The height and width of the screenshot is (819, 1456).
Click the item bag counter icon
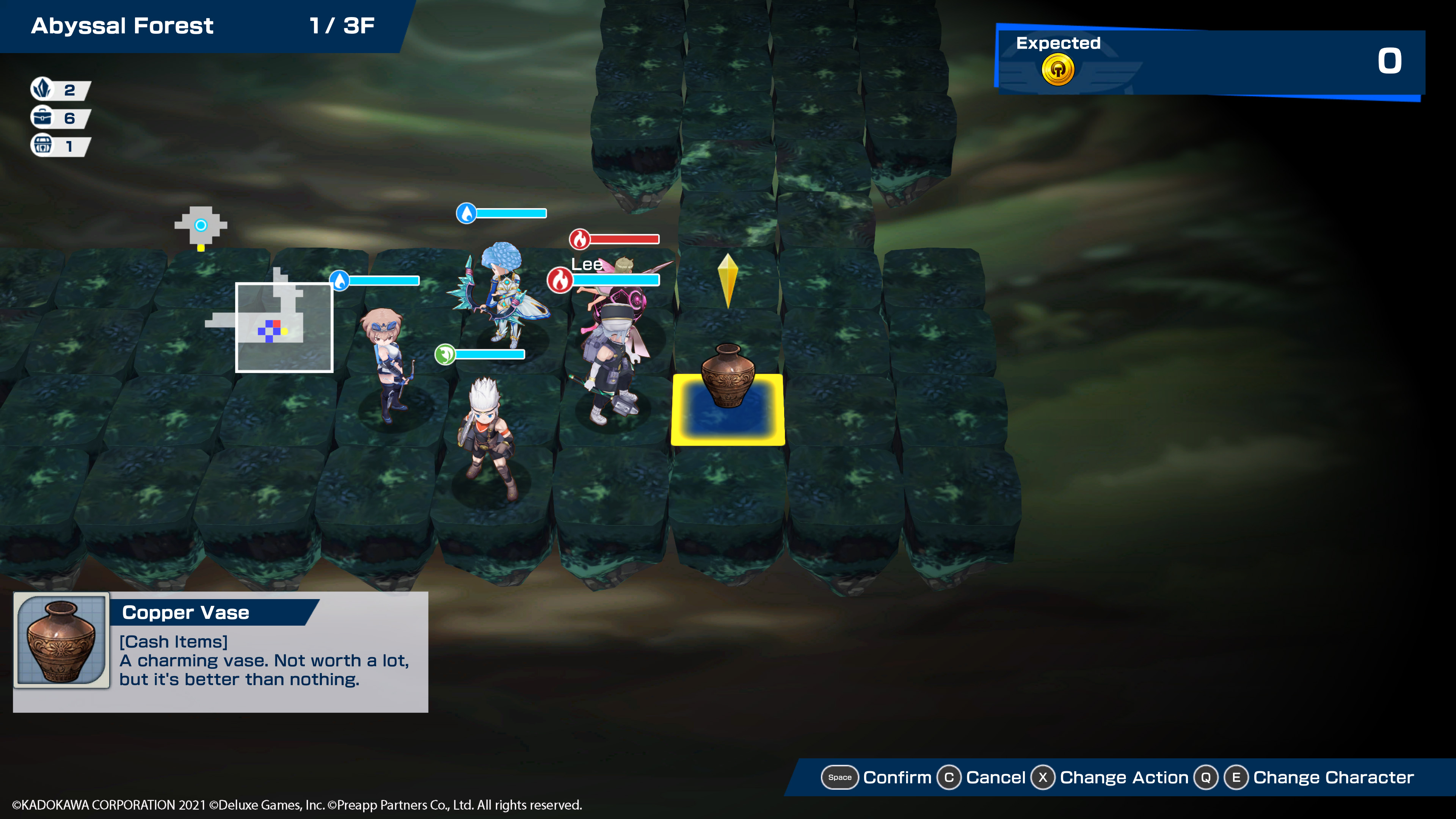point(42,118)
